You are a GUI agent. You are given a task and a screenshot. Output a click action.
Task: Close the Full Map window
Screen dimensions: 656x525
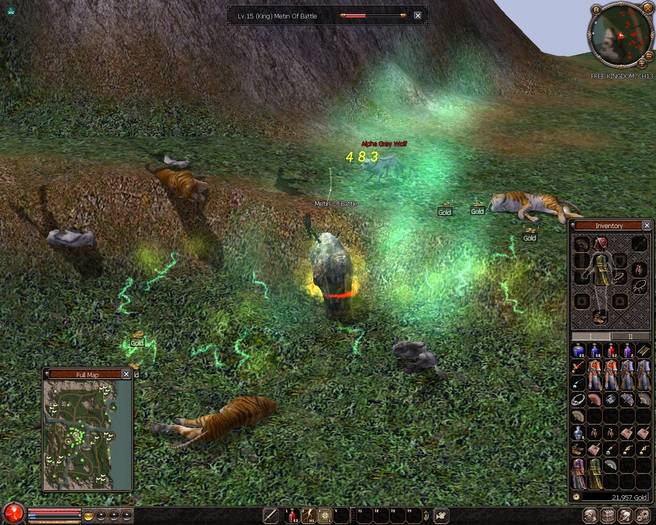tap(126, 374)
